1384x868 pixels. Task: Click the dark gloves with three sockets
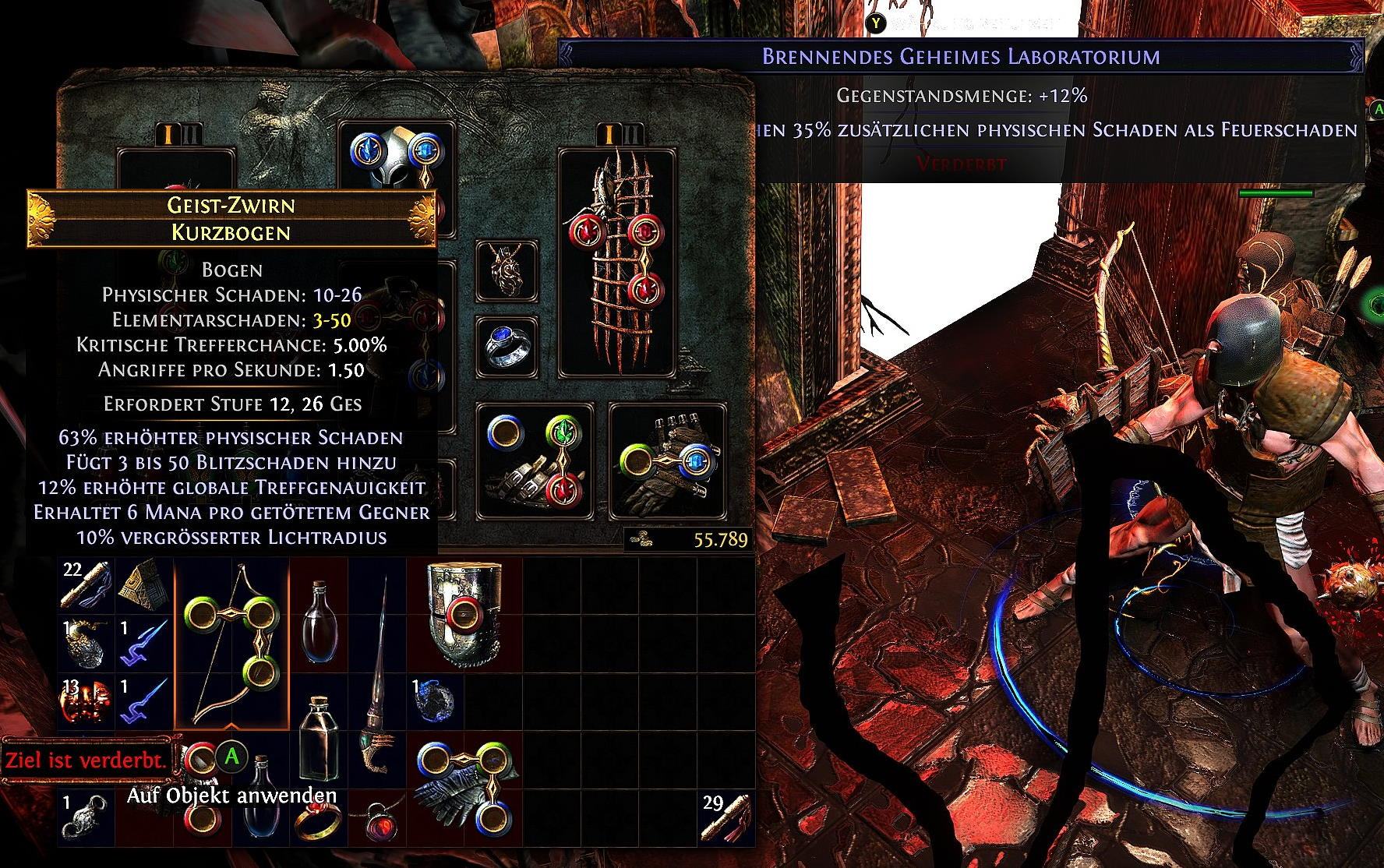464,787
